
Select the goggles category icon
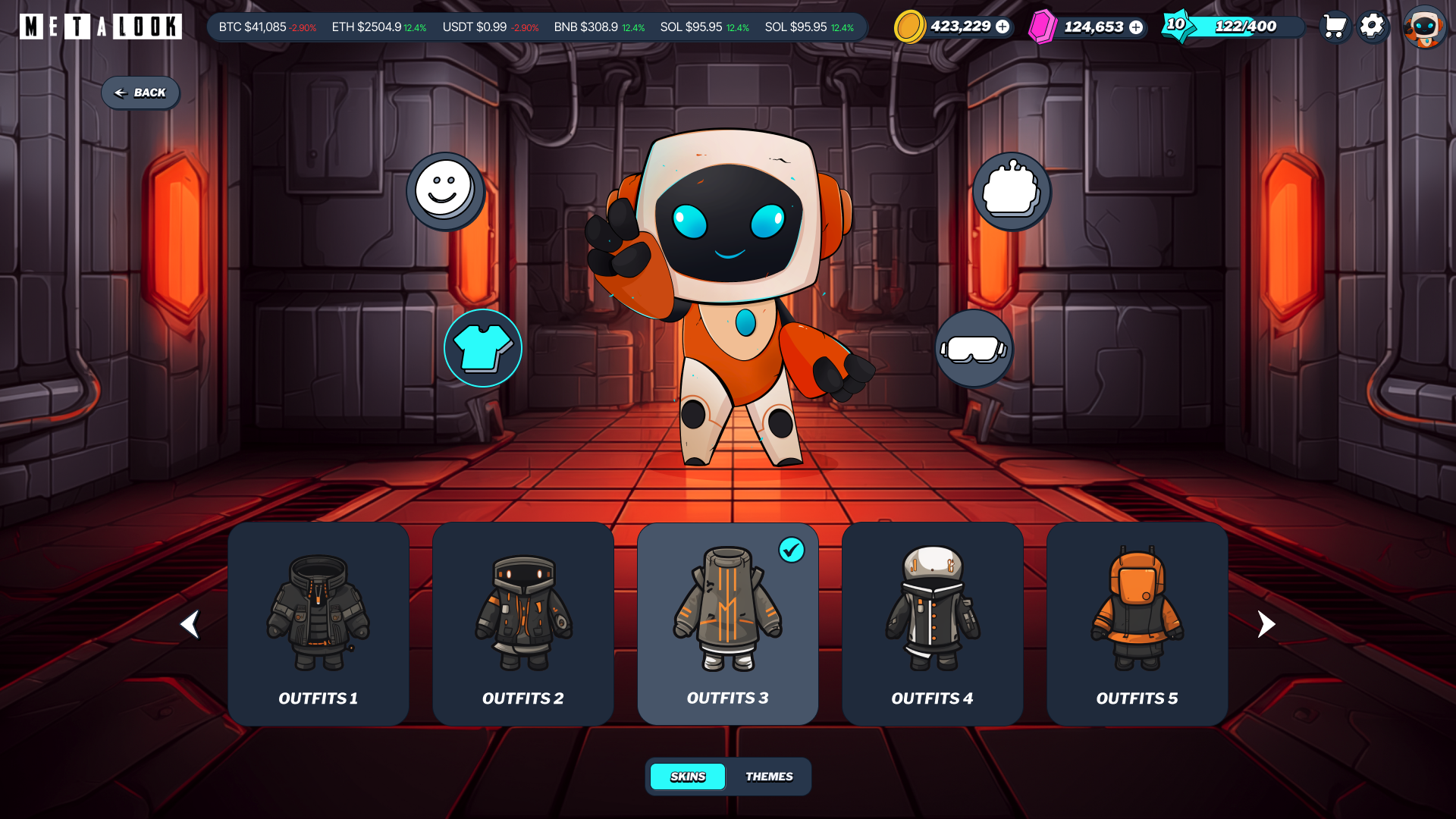[974, 349]
